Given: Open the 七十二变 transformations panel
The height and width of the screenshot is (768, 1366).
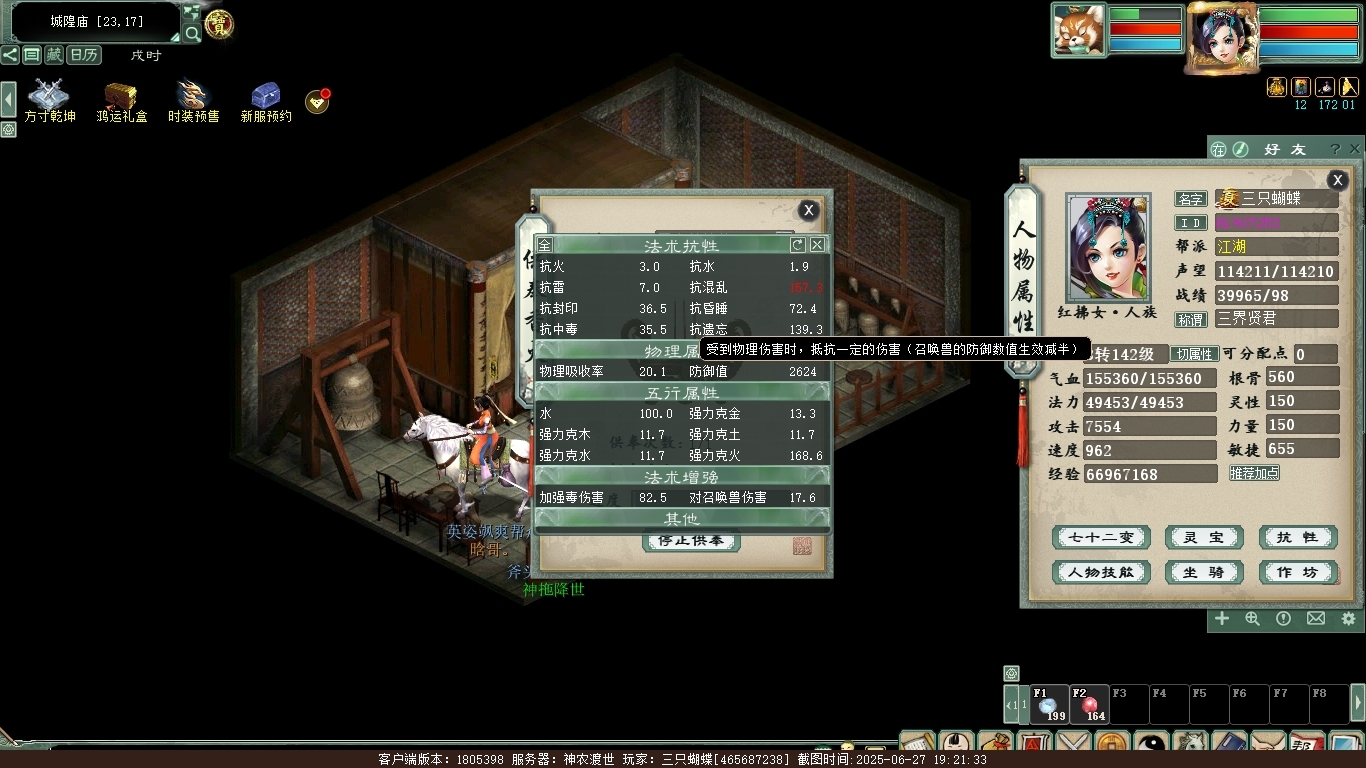Looking at the screenshot, I should pyautogui.click(x=1101, y=538).
